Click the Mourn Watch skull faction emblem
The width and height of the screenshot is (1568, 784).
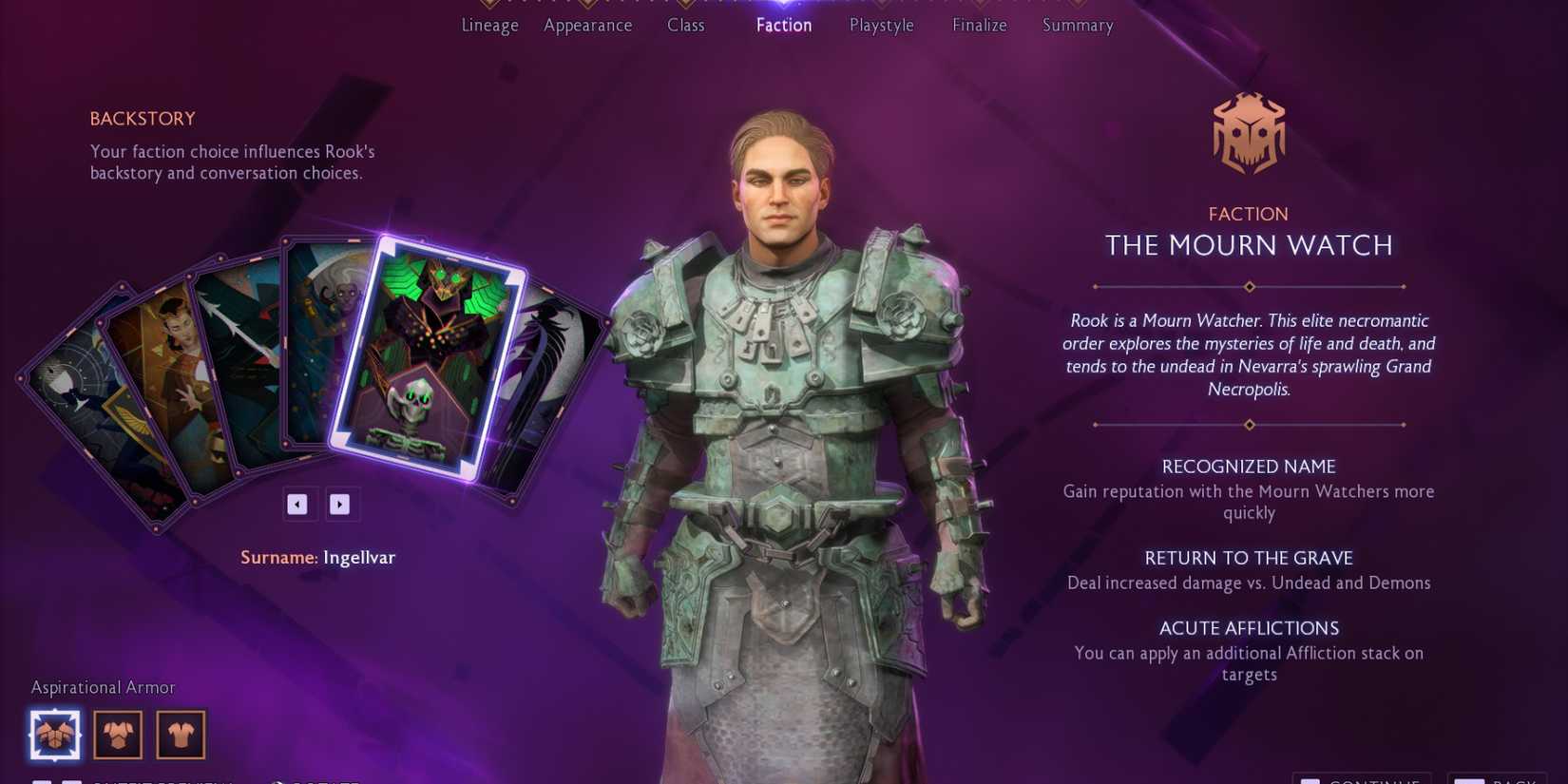pos(1248,133)
